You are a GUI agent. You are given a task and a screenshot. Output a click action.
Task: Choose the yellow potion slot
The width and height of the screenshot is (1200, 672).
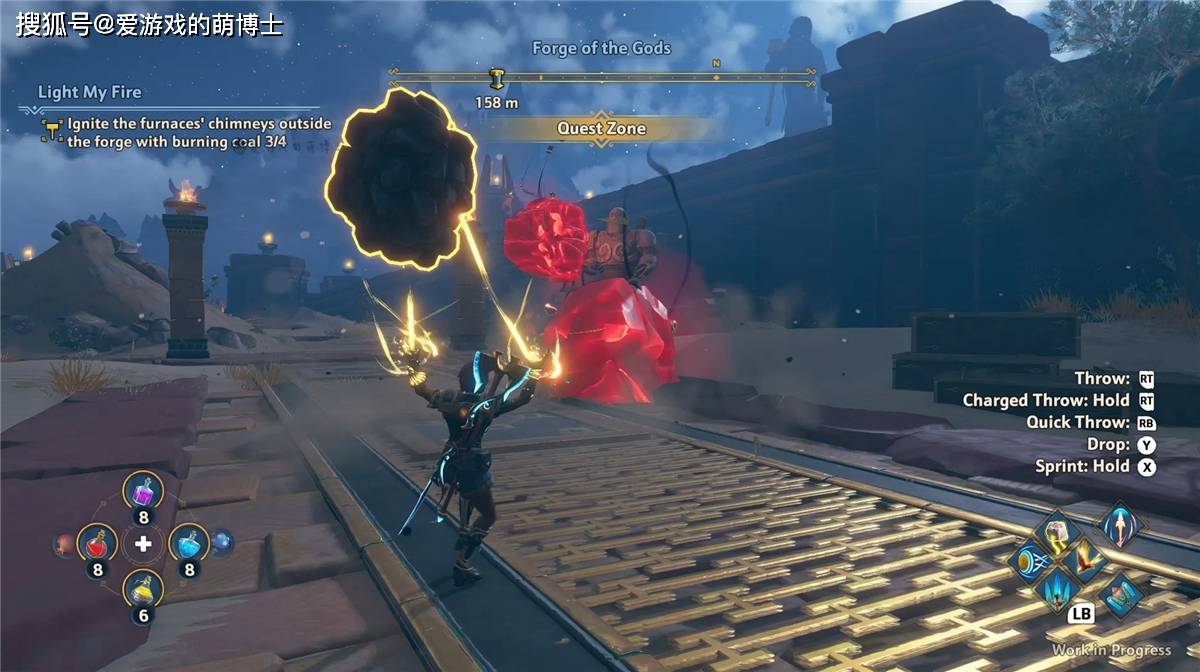point(143,590)
